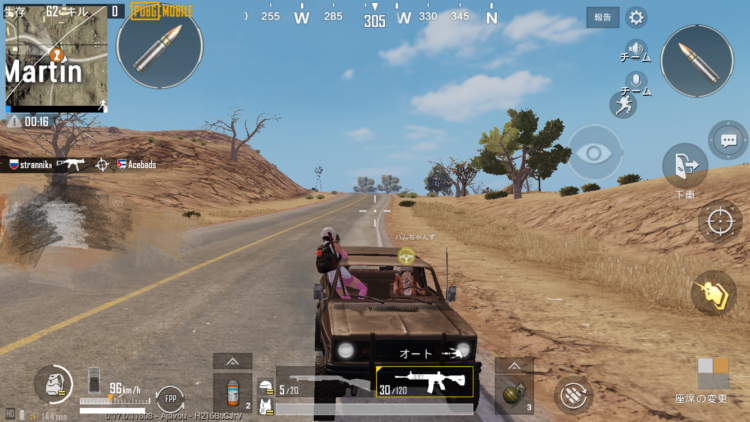Open the quick chat speech bubble
Image resolution: width=750 pixels, height=422 pixels.
point(727,139)
